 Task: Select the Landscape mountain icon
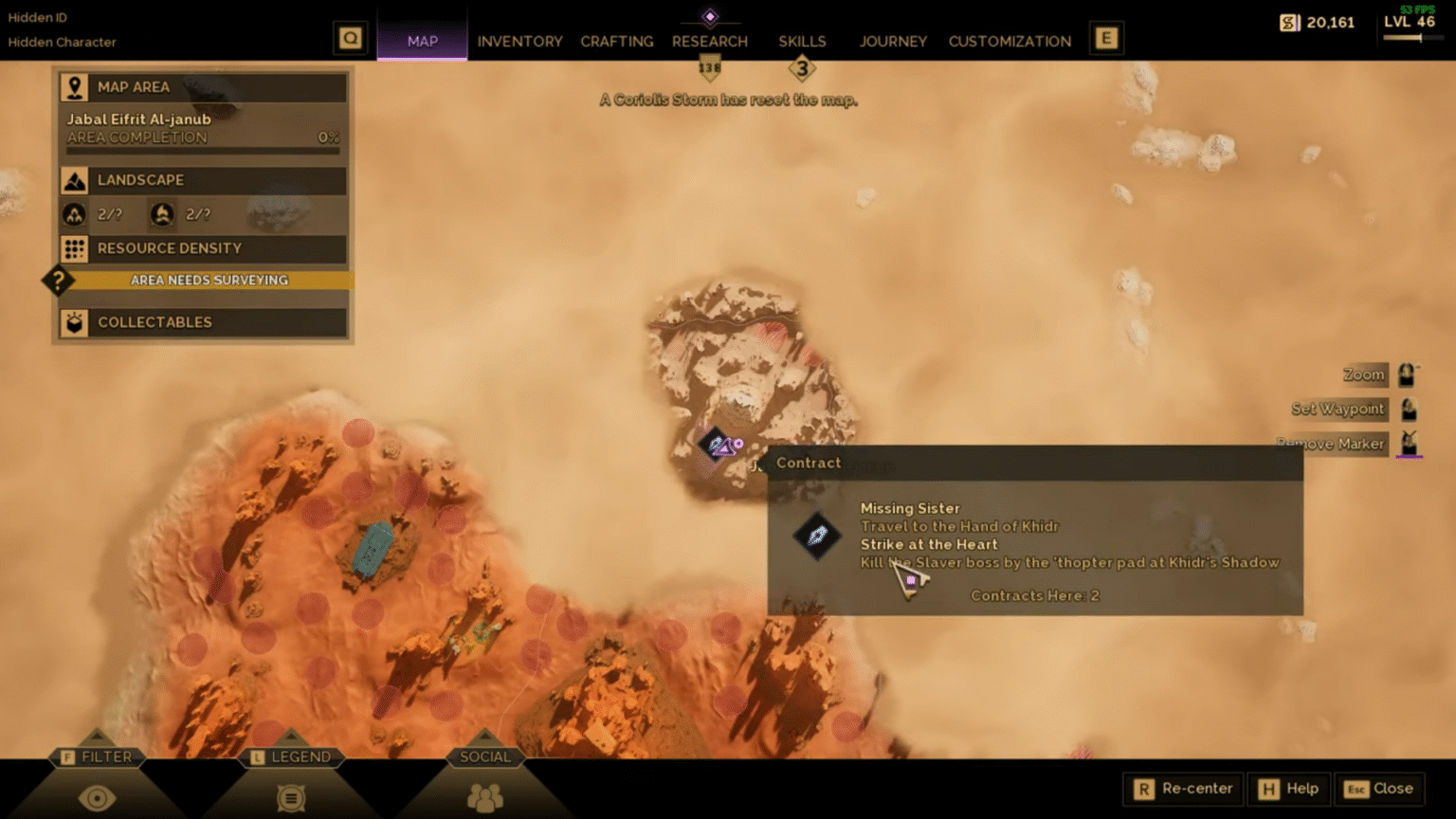tap(76, 180)
